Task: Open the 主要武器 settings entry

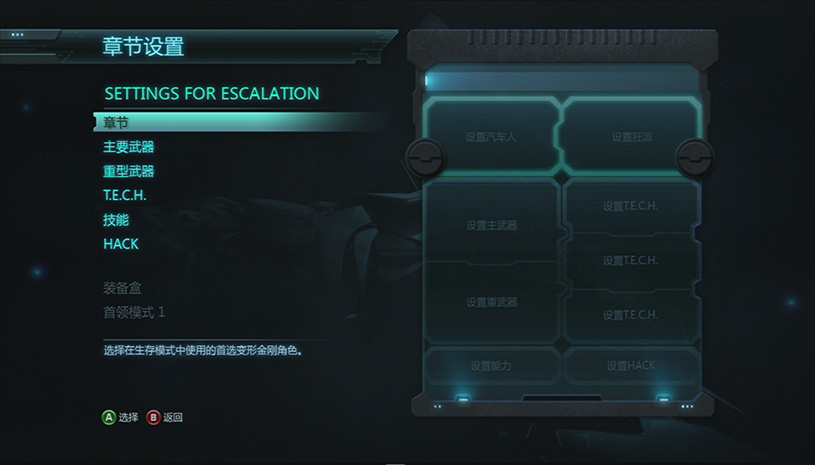Action: pyautogui.click(x=129, y=147)
